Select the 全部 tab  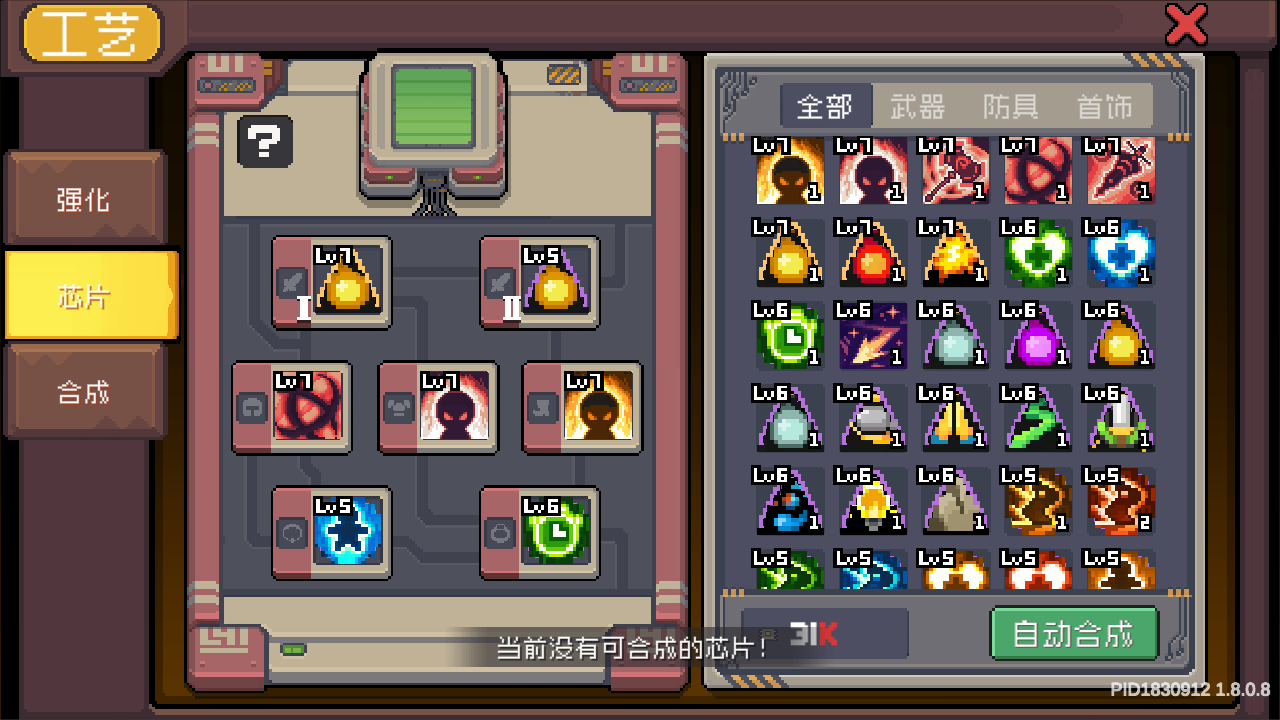click(x=826, y=107)
